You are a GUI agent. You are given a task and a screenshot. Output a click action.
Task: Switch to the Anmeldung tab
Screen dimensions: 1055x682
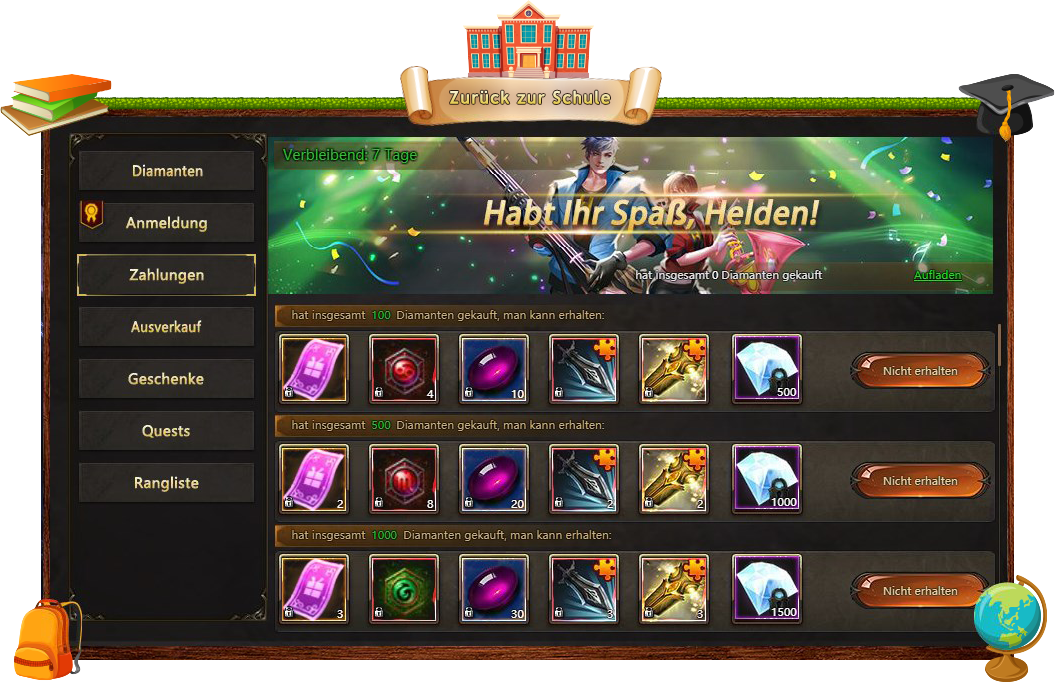click(166, 223)
